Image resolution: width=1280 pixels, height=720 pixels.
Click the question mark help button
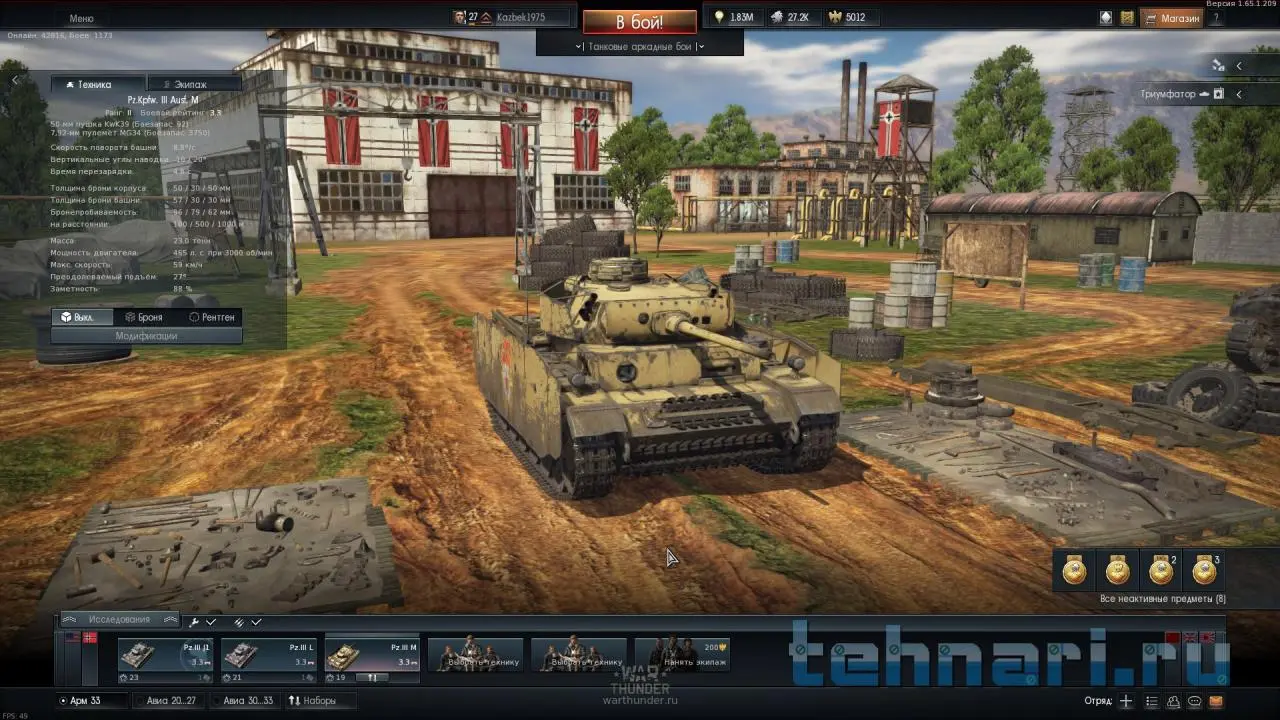pos(1216,18)
